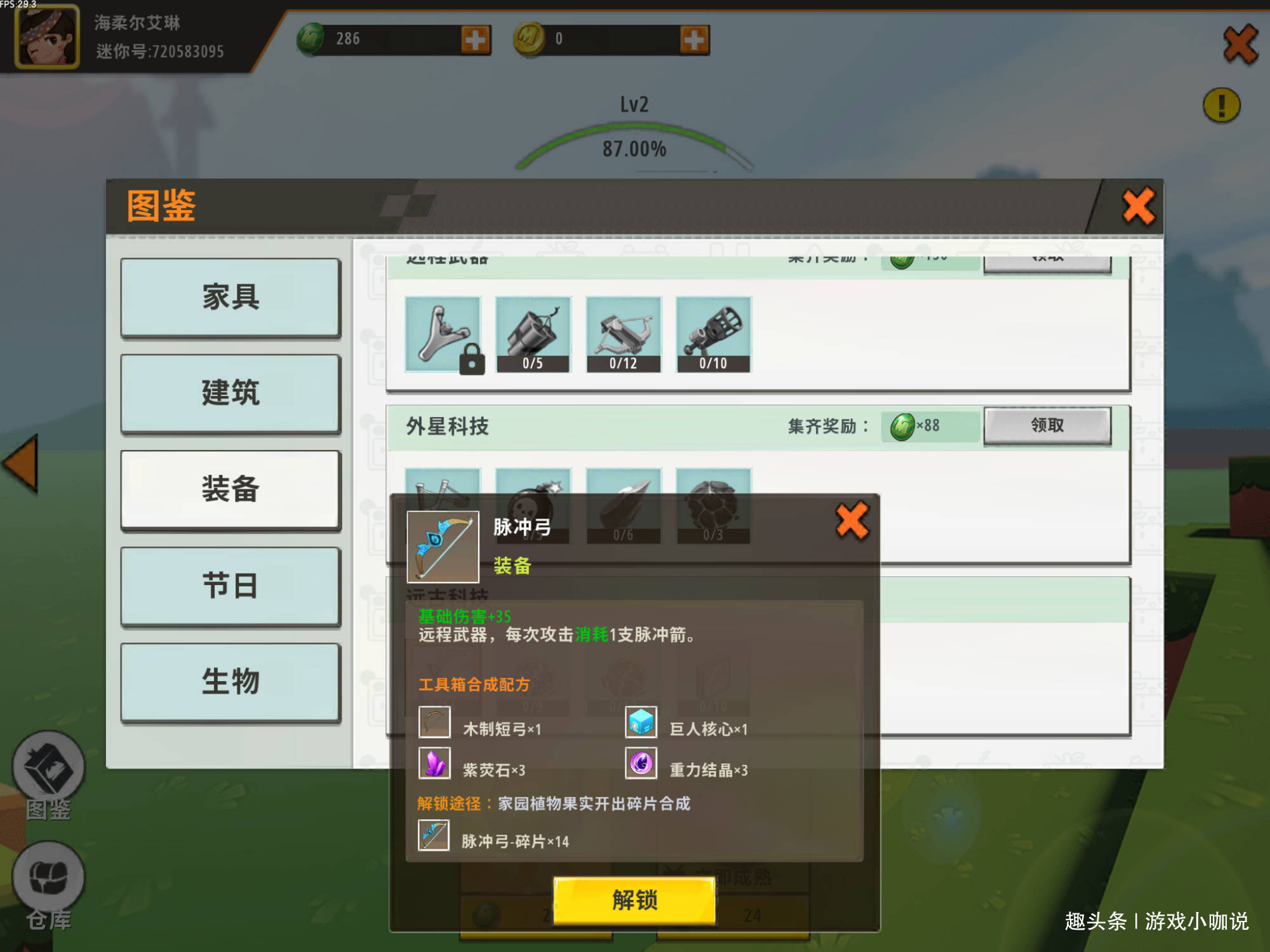Select the 家具 category in sidebar
This screenshot has width=1270, height=952.
[x=230, y=297]
